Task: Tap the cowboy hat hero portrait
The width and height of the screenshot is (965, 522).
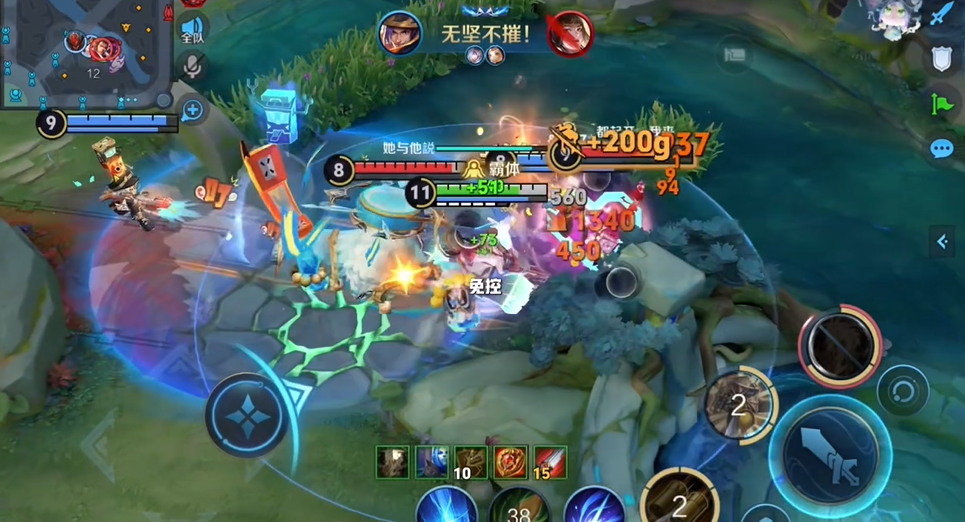Action: 399,32
